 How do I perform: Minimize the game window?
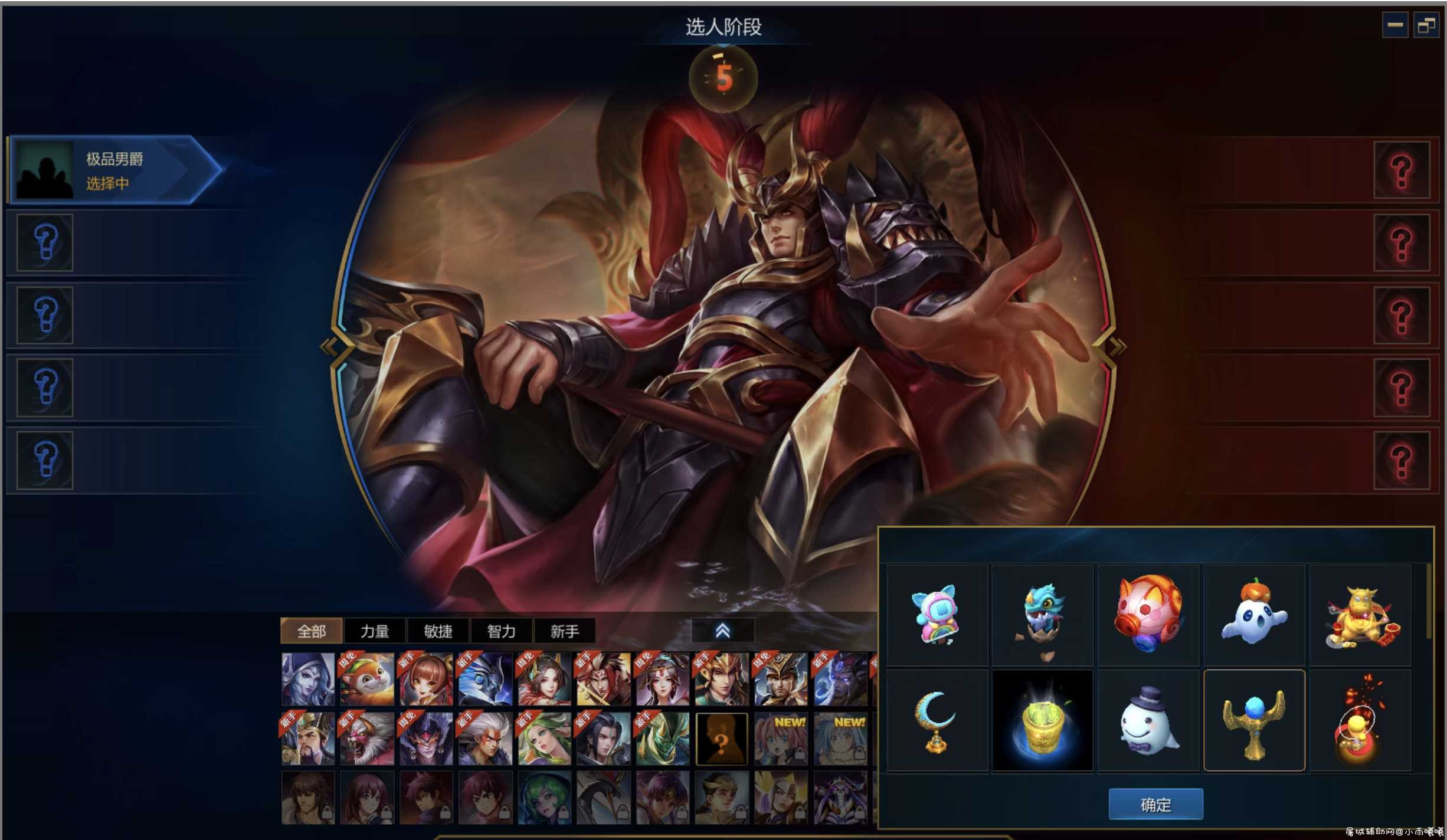coord(1395,25)
